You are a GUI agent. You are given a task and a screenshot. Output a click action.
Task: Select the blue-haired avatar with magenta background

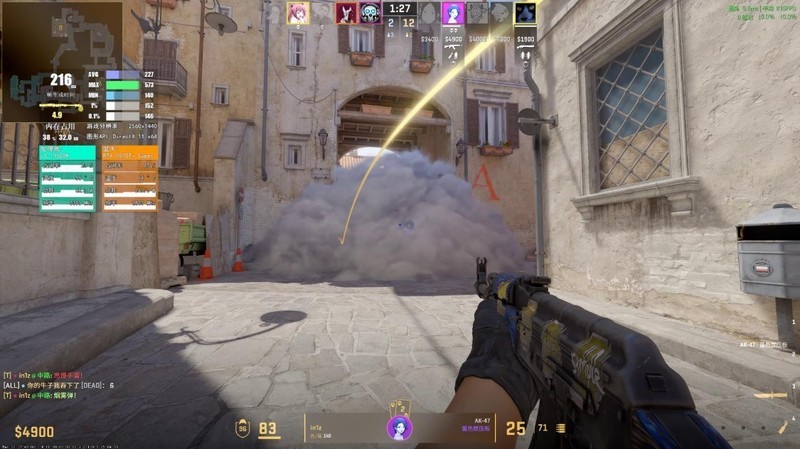coord(452,12)
